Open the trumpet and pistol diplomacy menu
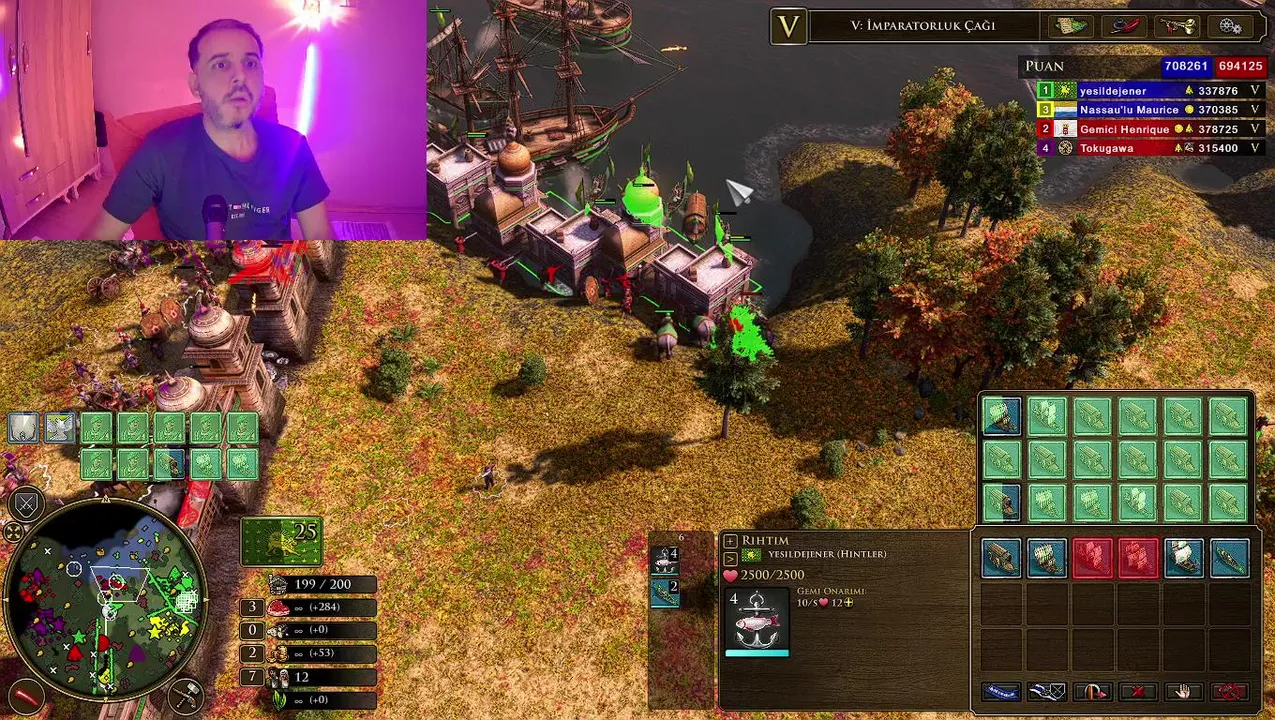This screenshot has height=720, width=1275. 1176,26
